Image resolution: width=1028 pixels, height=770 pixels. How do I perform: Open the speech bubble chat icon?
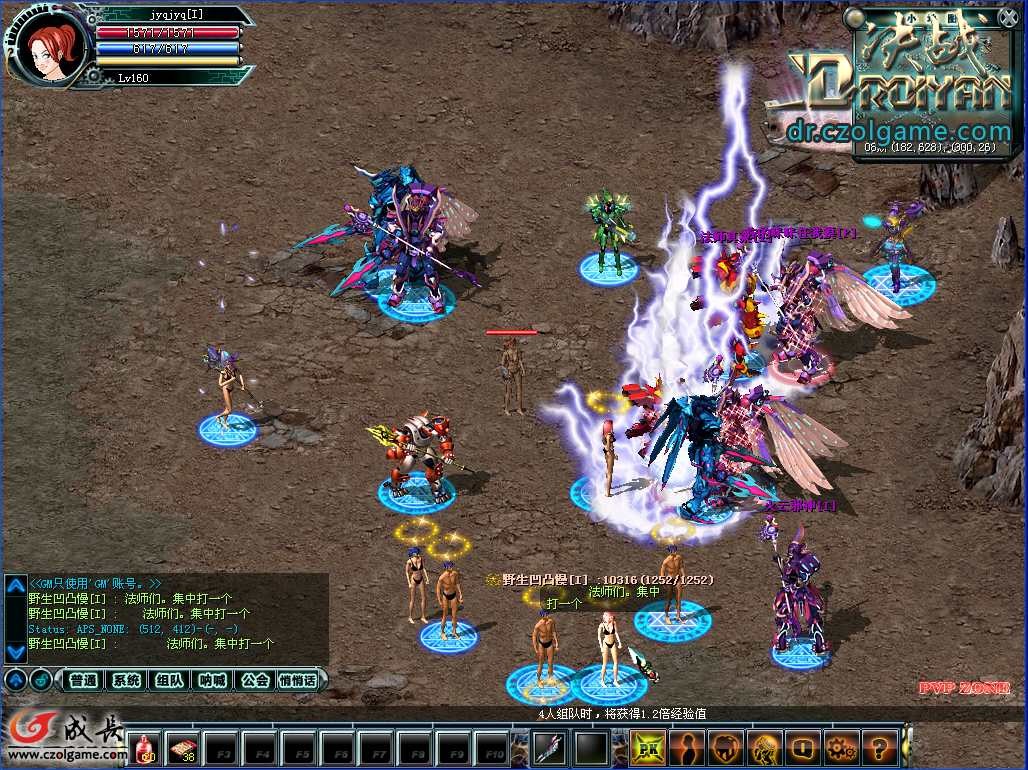(802, 747)
